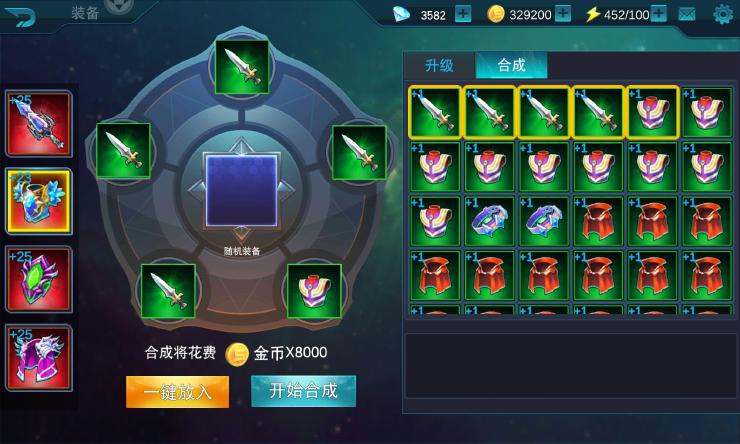This screenshot has width=740, height=444.
Task: Click the 一键放入 auto-fill button
Action: point(177,391)
